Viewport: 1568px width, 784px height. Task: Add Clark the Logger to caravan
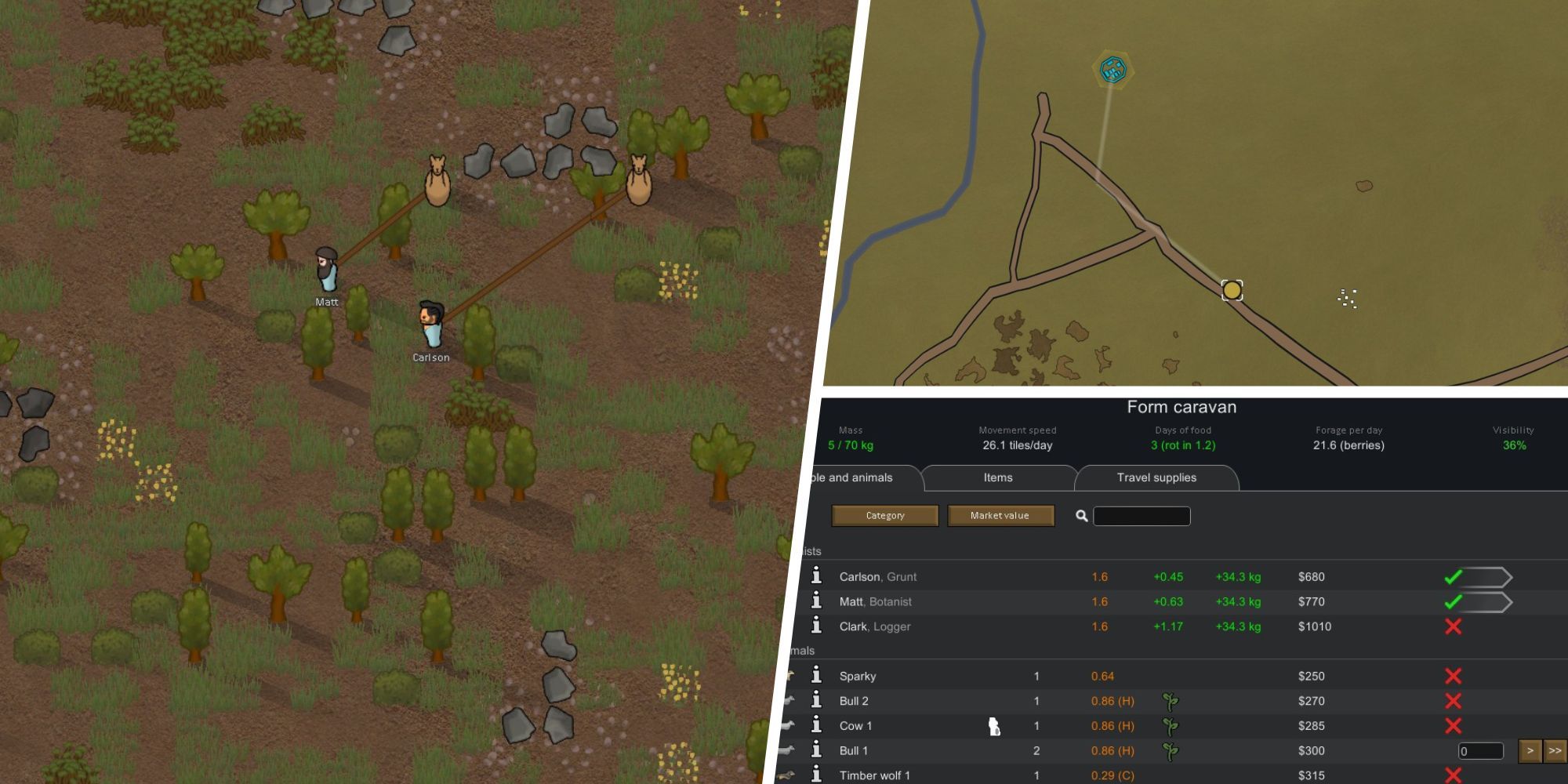[1453, 626]
